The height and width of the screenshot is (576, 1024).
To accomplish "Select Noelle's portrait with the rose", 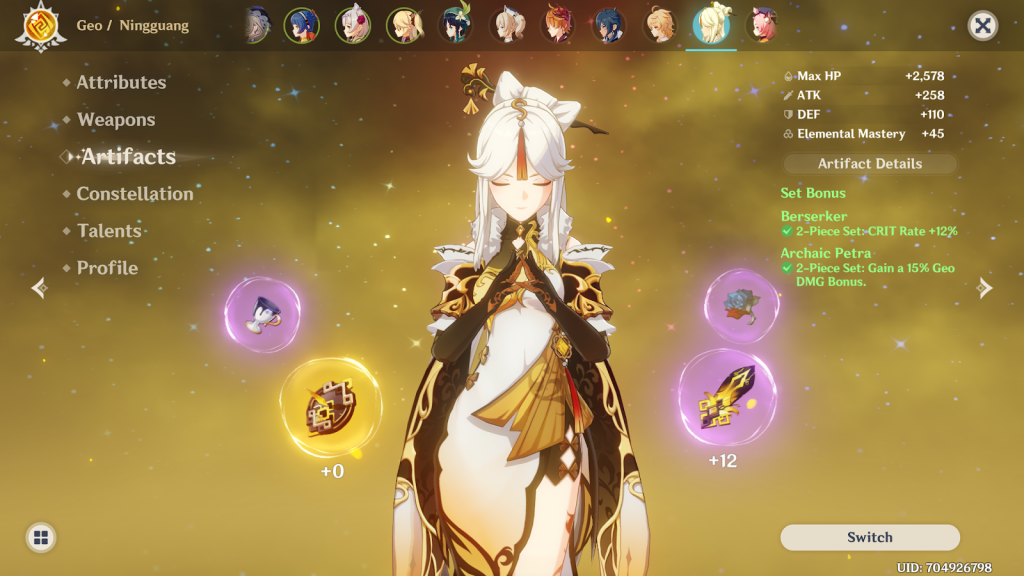I will tap(352, 26).
